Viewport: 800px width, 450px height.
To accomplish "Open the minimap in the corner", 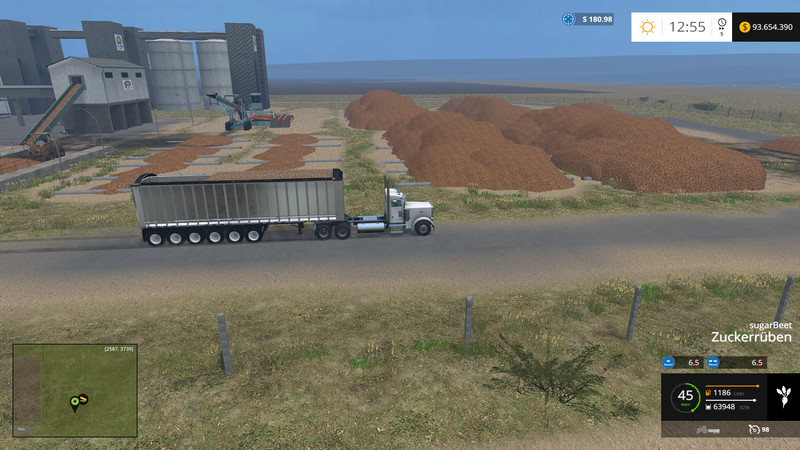I will click(75, 390).
